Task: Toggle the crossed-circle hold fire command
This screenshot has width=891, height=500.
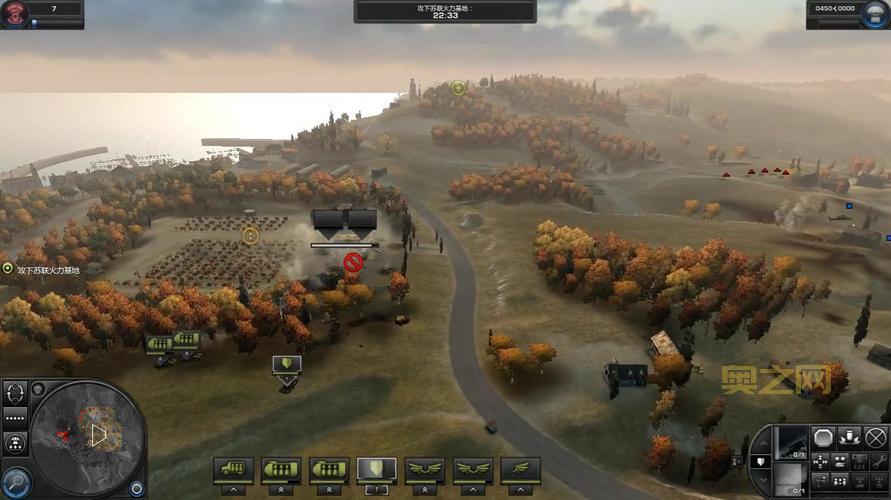Action: (x=876, y=437)
